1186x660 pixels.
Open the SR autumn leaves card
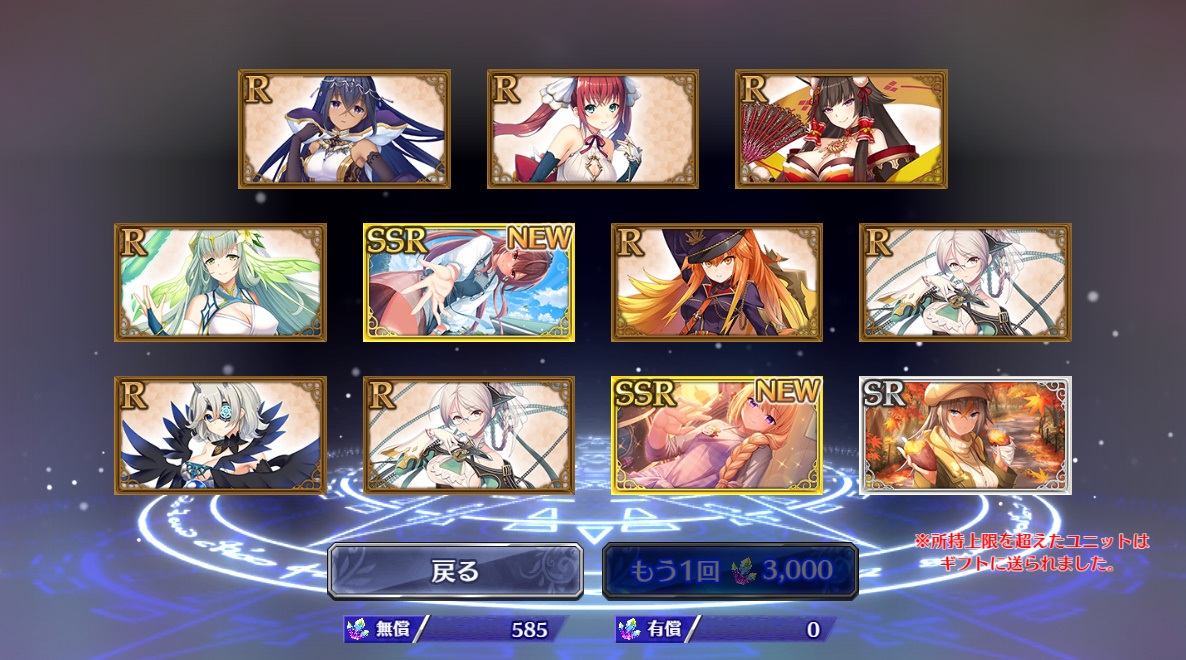[x=965, y=435]
